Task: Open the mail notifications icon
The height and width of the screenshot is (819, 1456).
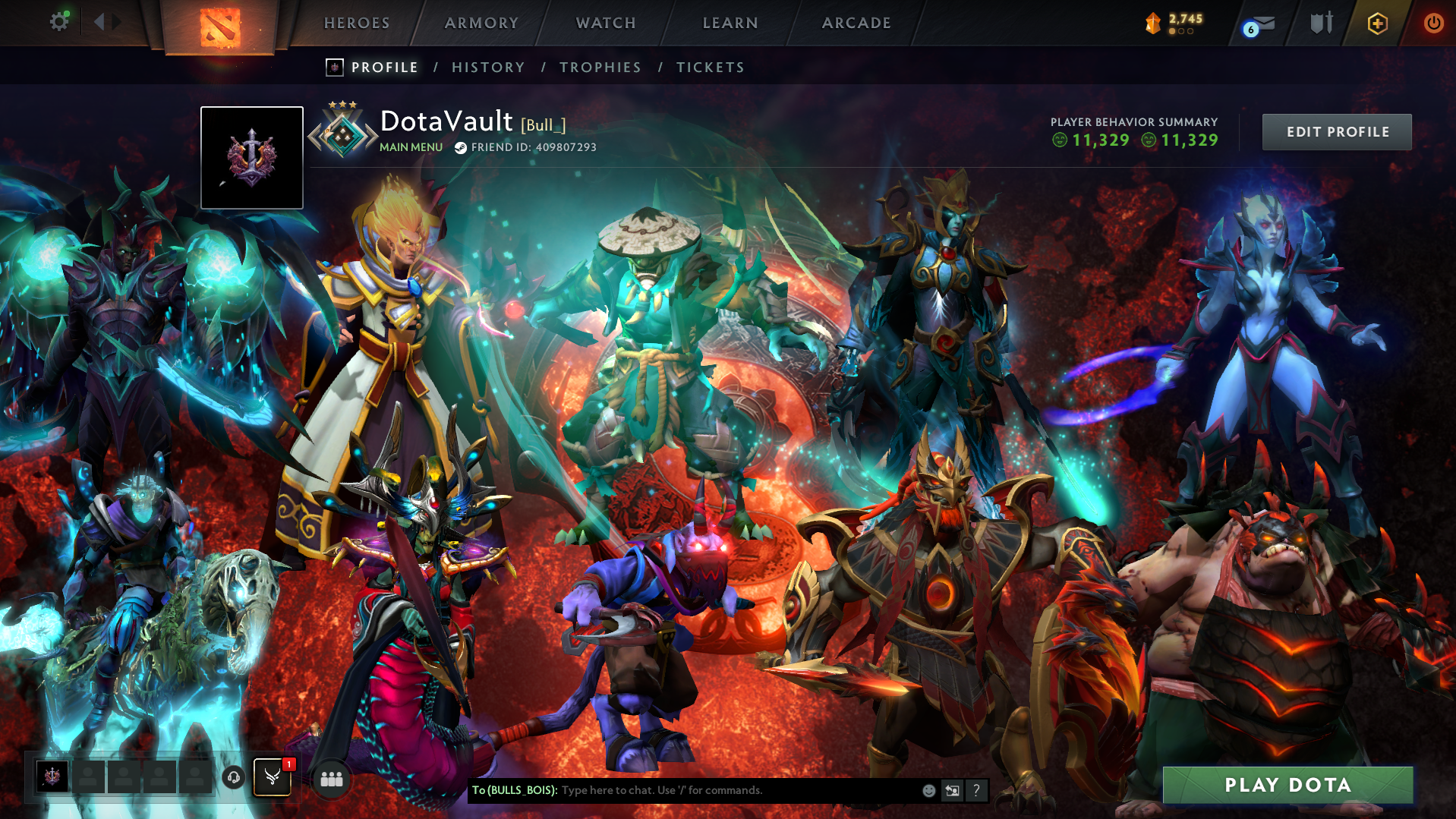Action: pyautogui.click(x=1262, y=24)
